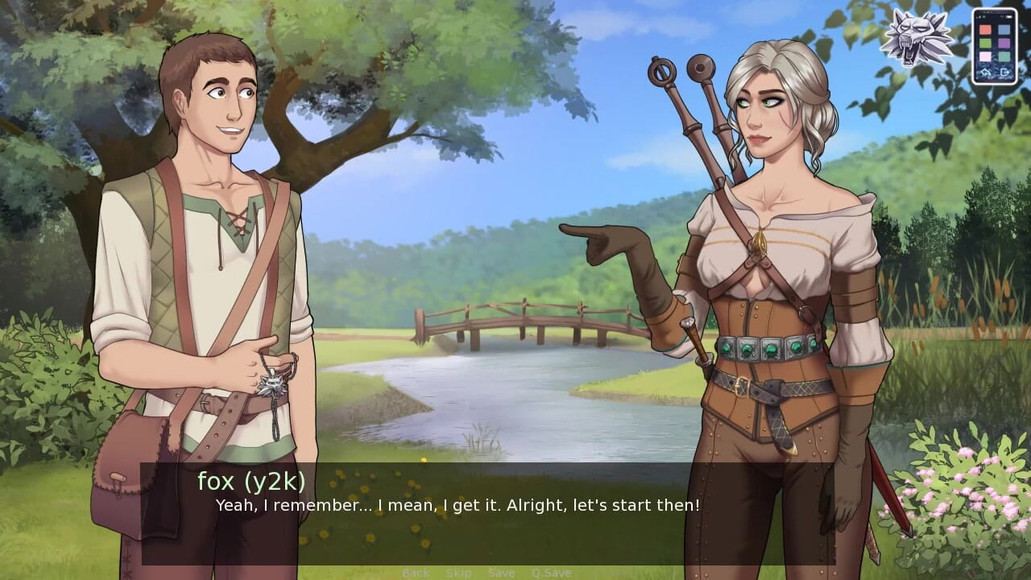The height and width of the screenshot is (580, 1031).
Task: Open the Save menu
Action: (501, 573)
